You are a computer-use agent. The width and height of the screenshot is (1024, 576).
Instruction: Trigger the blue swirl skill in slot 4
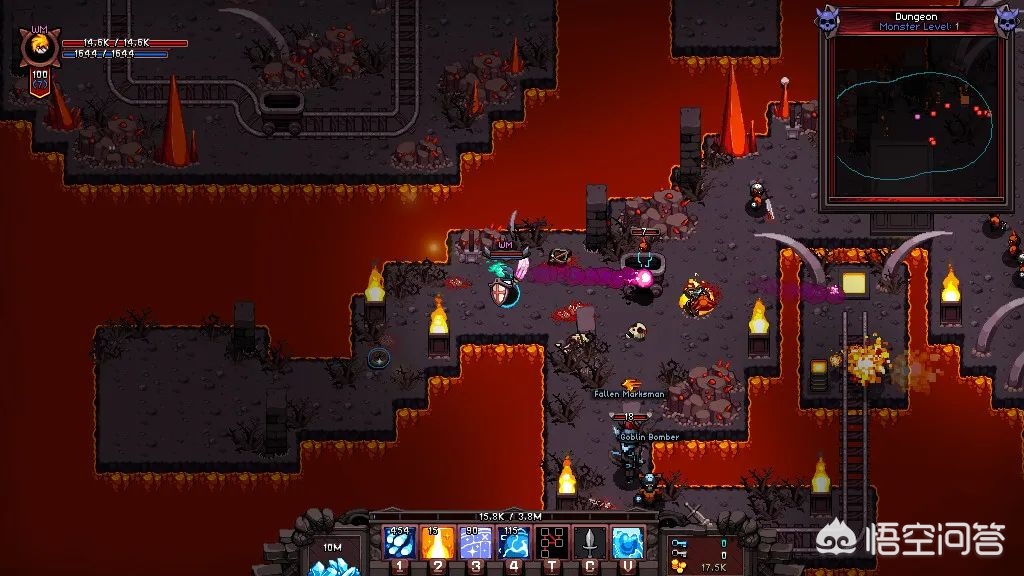pyautogui.click(x=514, y=543)
